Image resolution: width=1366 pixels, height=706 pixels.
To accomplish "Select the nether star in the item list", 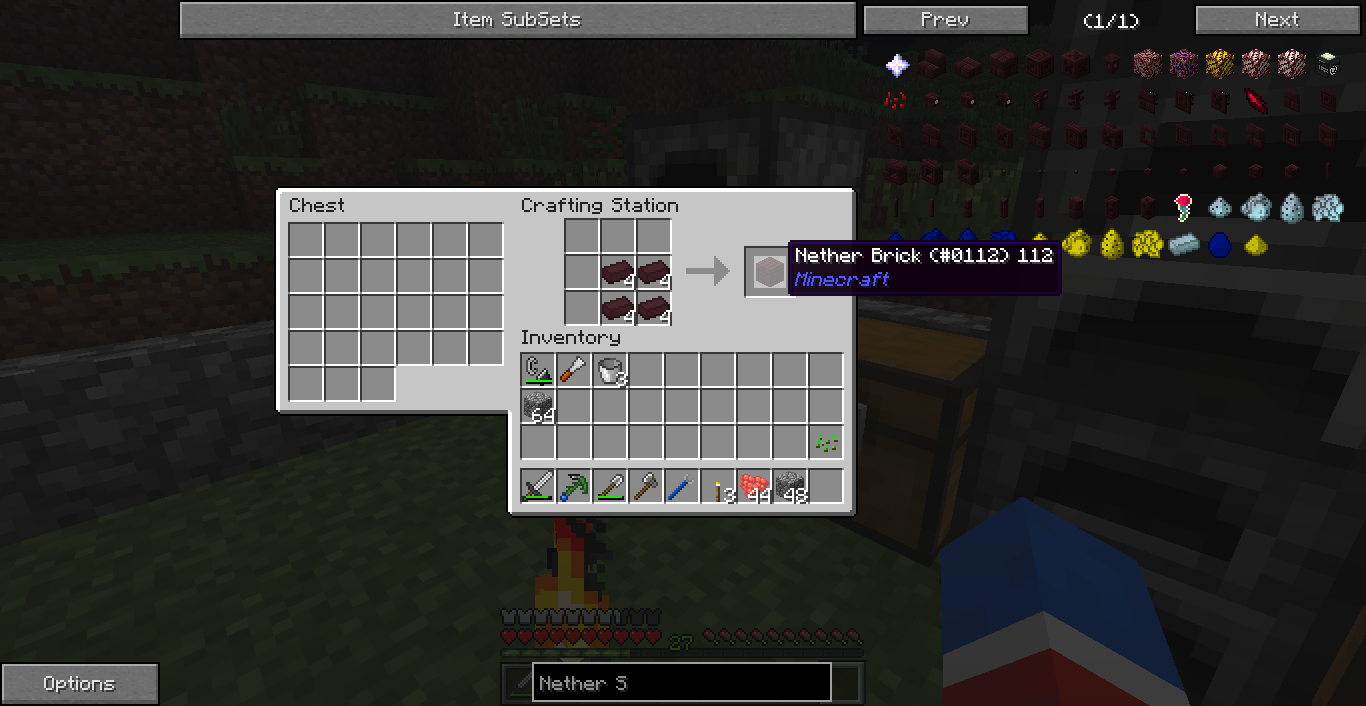I will (x=897, y=66).
